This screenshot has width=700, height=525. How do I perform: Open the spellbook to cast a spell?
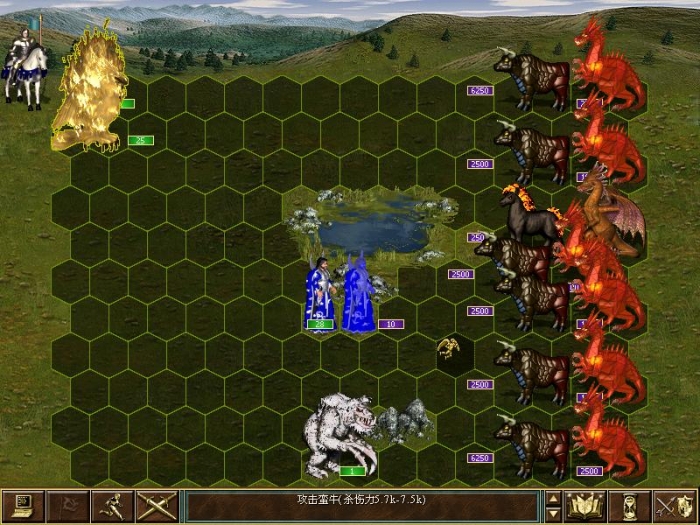pyautogui.click(x=585, y=506)
